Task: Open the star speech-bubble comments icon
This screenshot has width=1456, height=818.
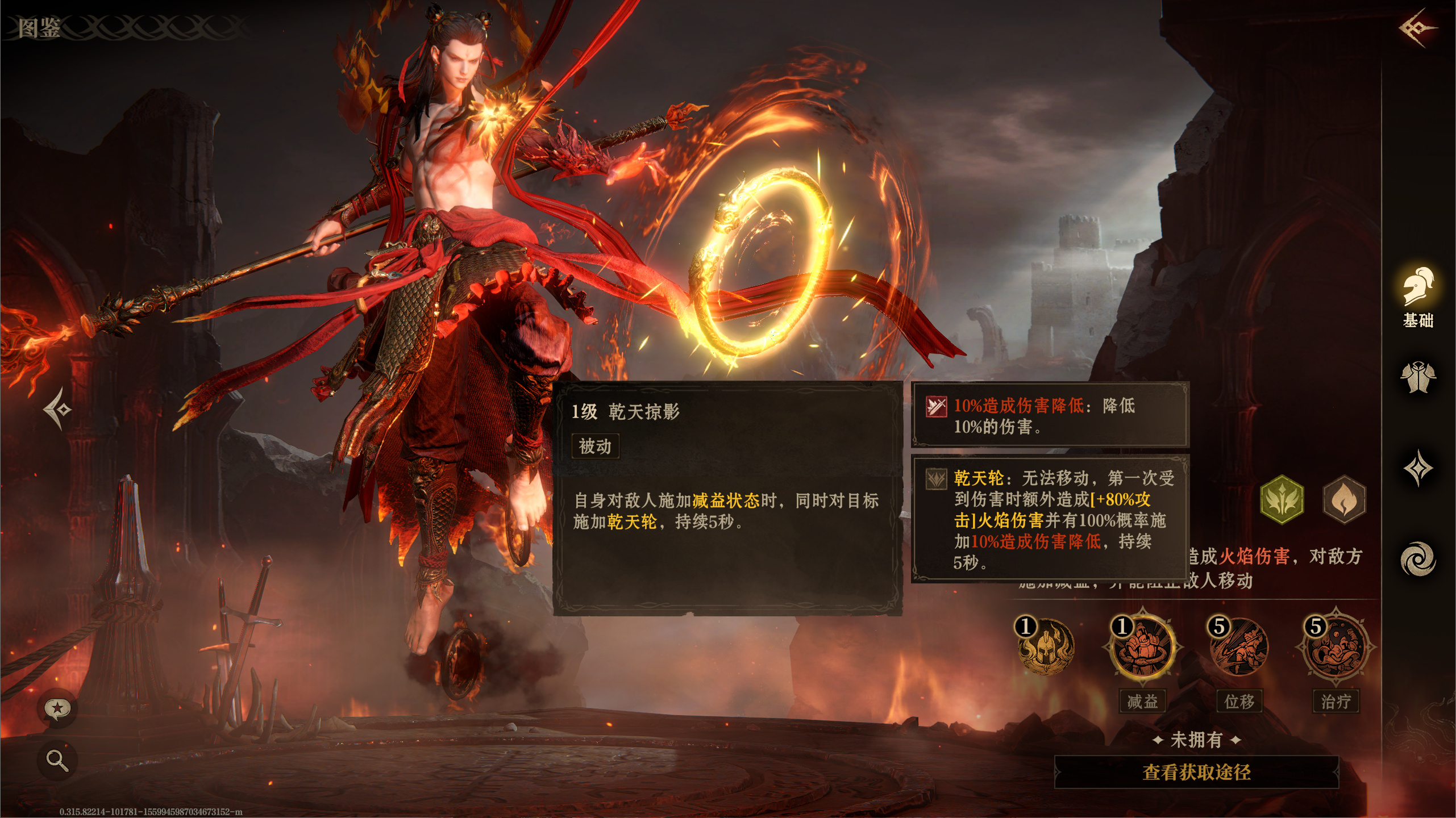Action: coord(57,708)
